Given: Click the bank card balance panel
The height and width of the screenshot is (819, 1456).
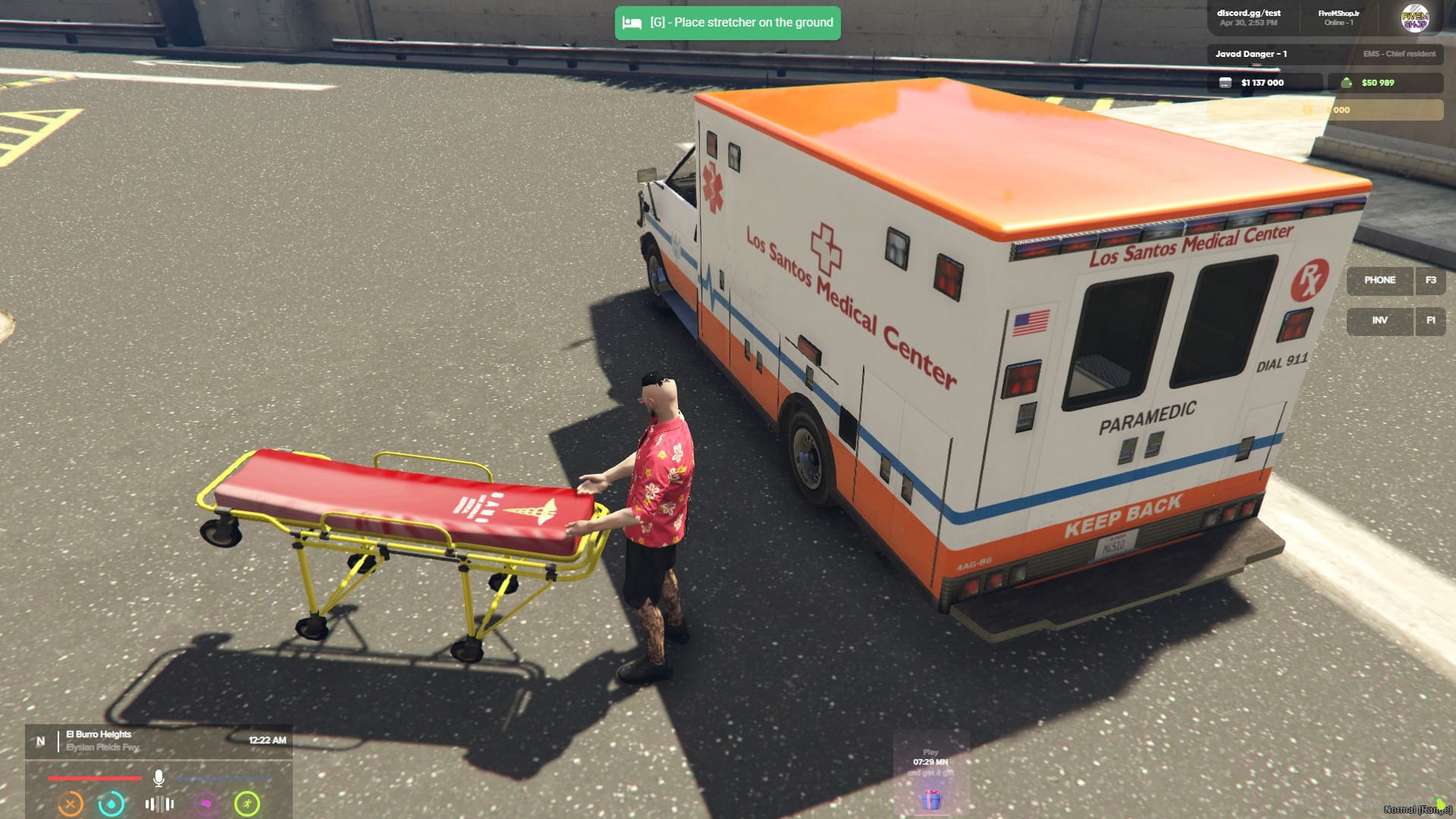Looking at the screenshot, I should [x=1264, y=83].
